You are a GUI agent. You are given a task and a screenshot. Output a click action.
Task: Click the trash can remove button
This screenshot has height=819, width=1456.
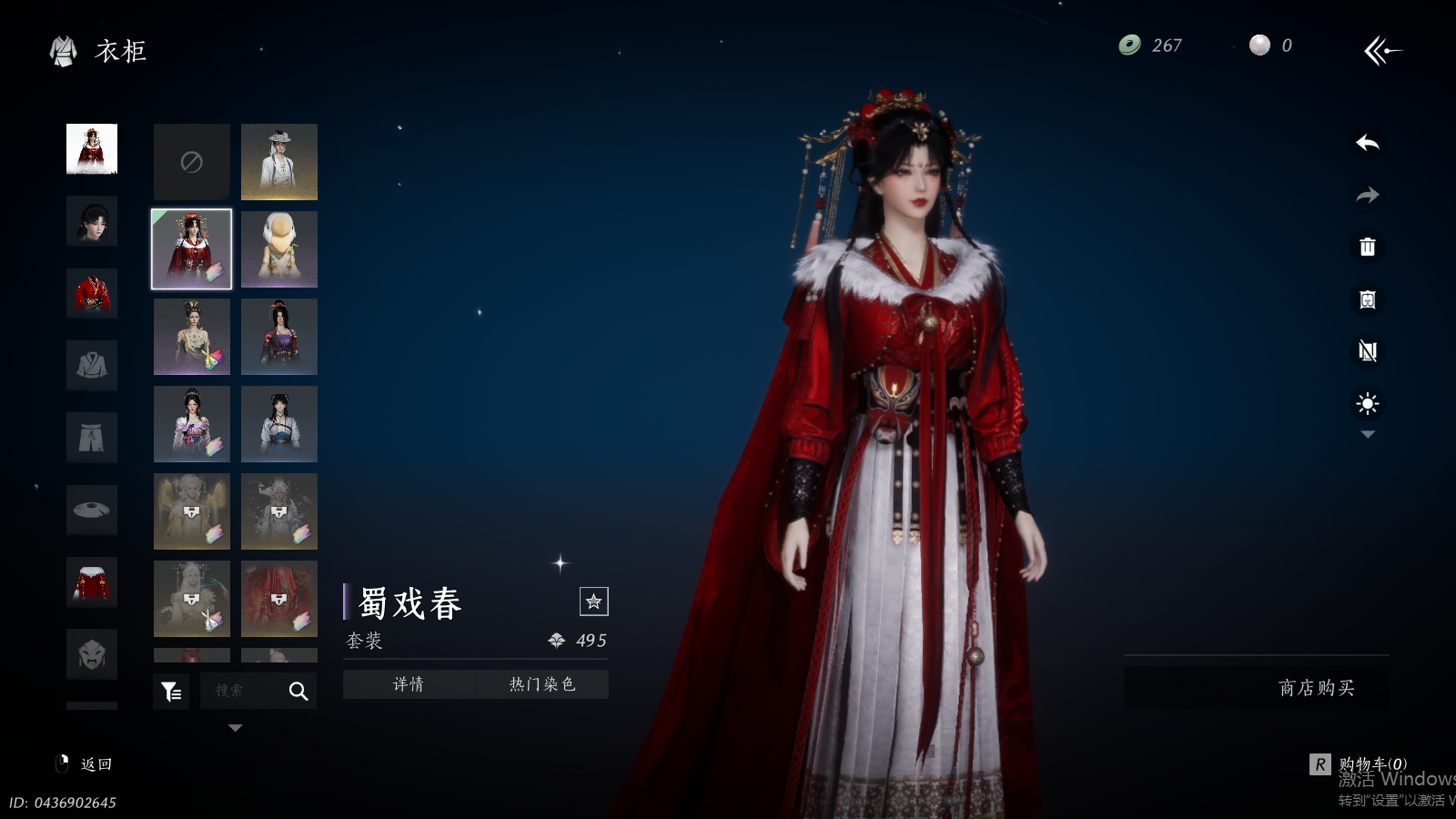1367,247
